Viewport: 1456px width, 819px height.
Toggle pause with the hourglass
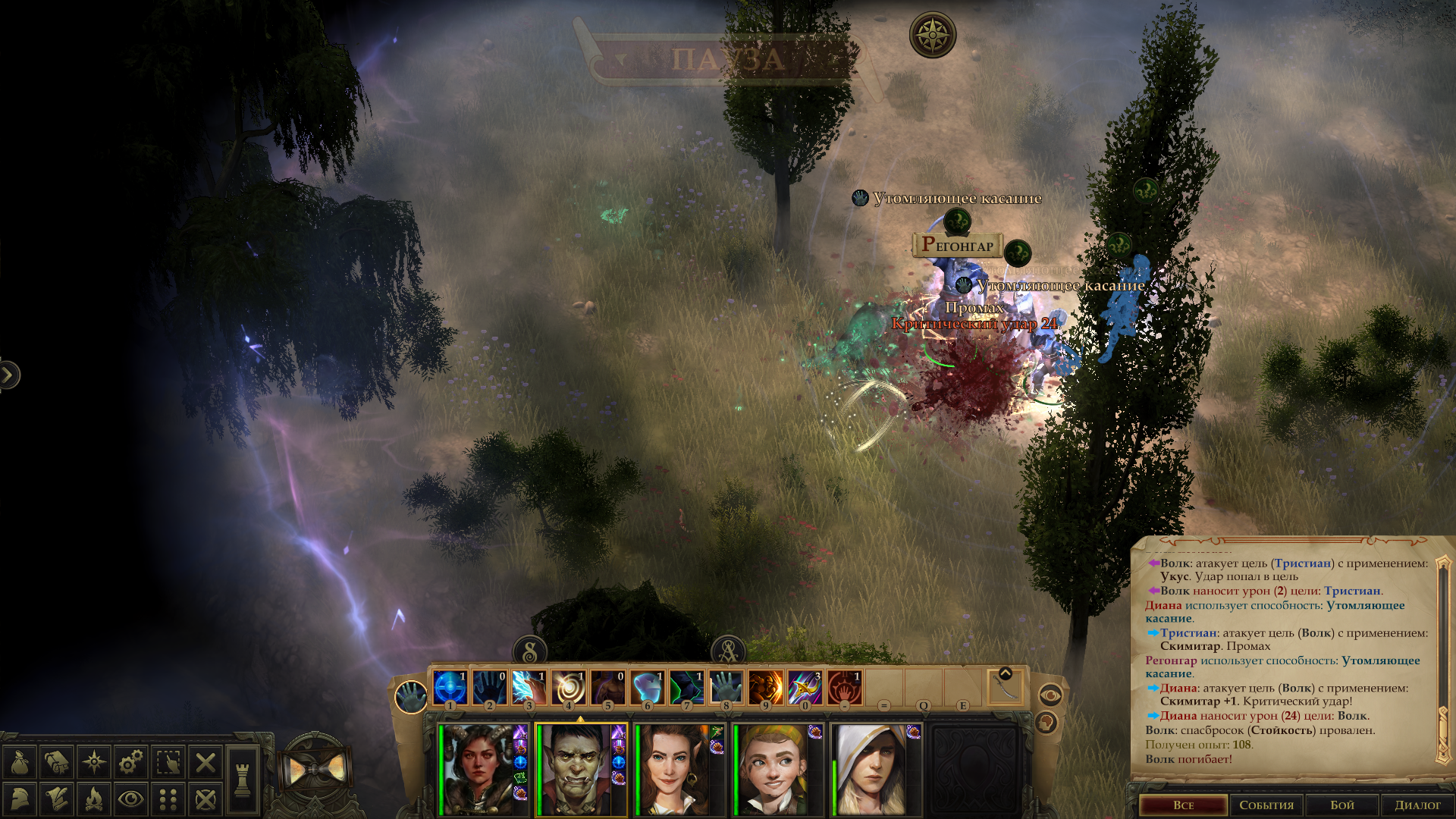click(x=316, y=771)
